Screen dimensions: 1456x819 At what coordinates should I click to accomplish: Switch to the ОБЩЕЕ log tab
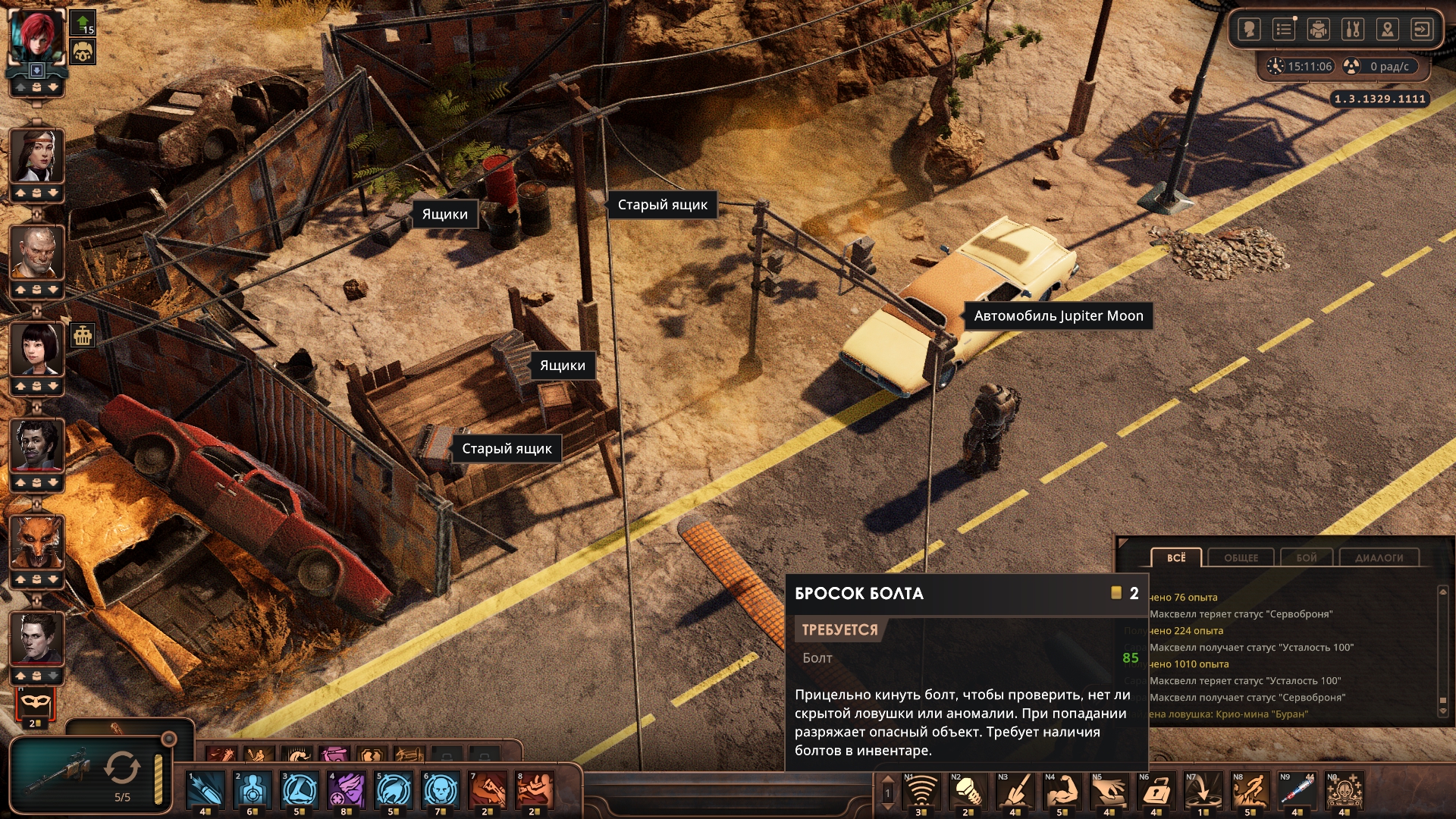[1241, 557]
